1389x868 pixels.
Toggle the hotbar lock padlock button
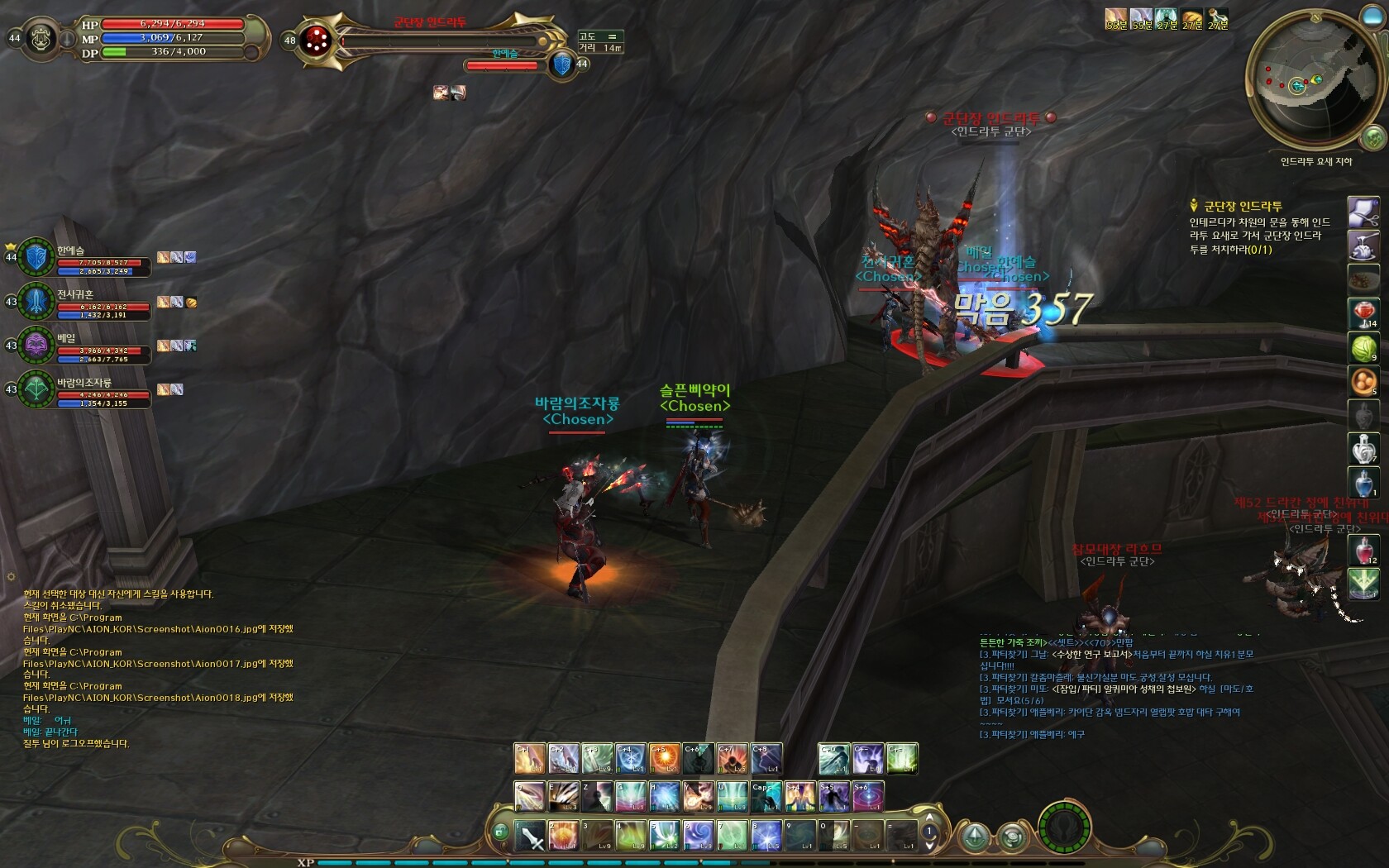click(499, 832)
